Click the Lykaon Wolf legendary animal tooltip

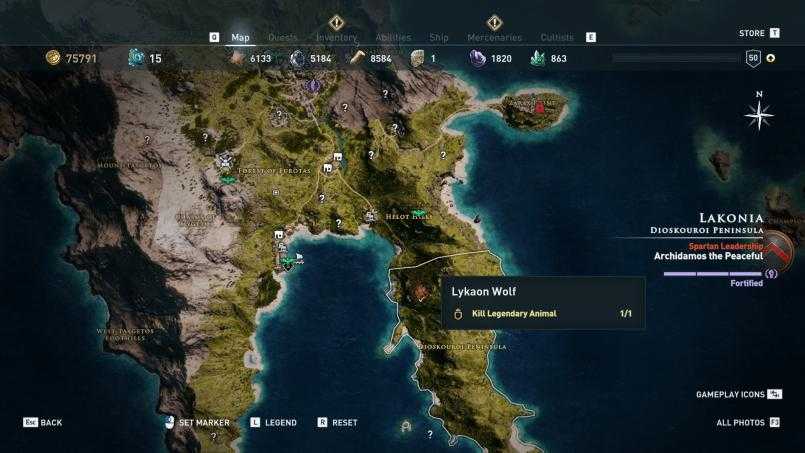[543, 302]
